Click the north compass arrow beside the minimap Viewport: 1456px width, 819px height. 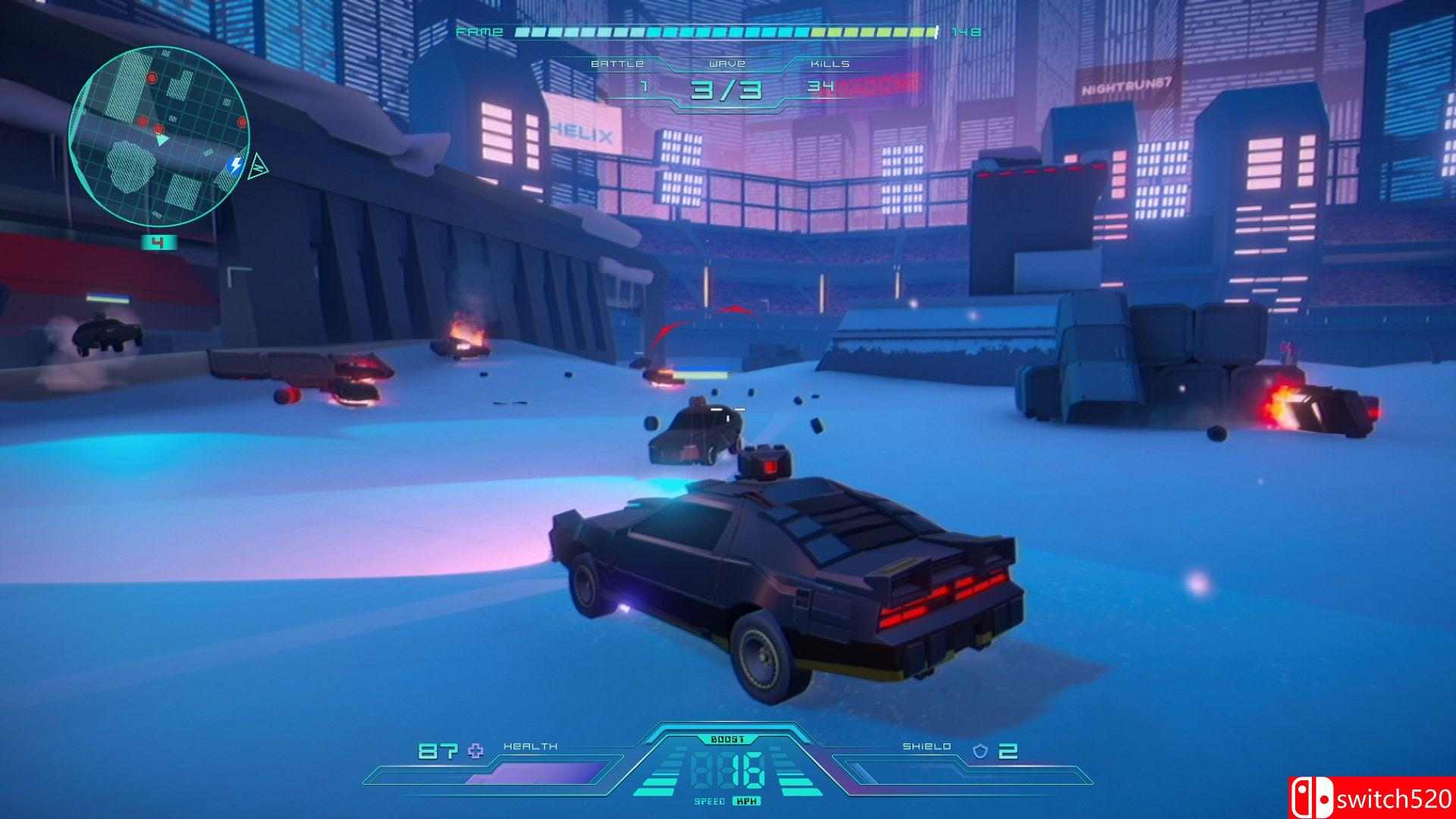point(259,164)
